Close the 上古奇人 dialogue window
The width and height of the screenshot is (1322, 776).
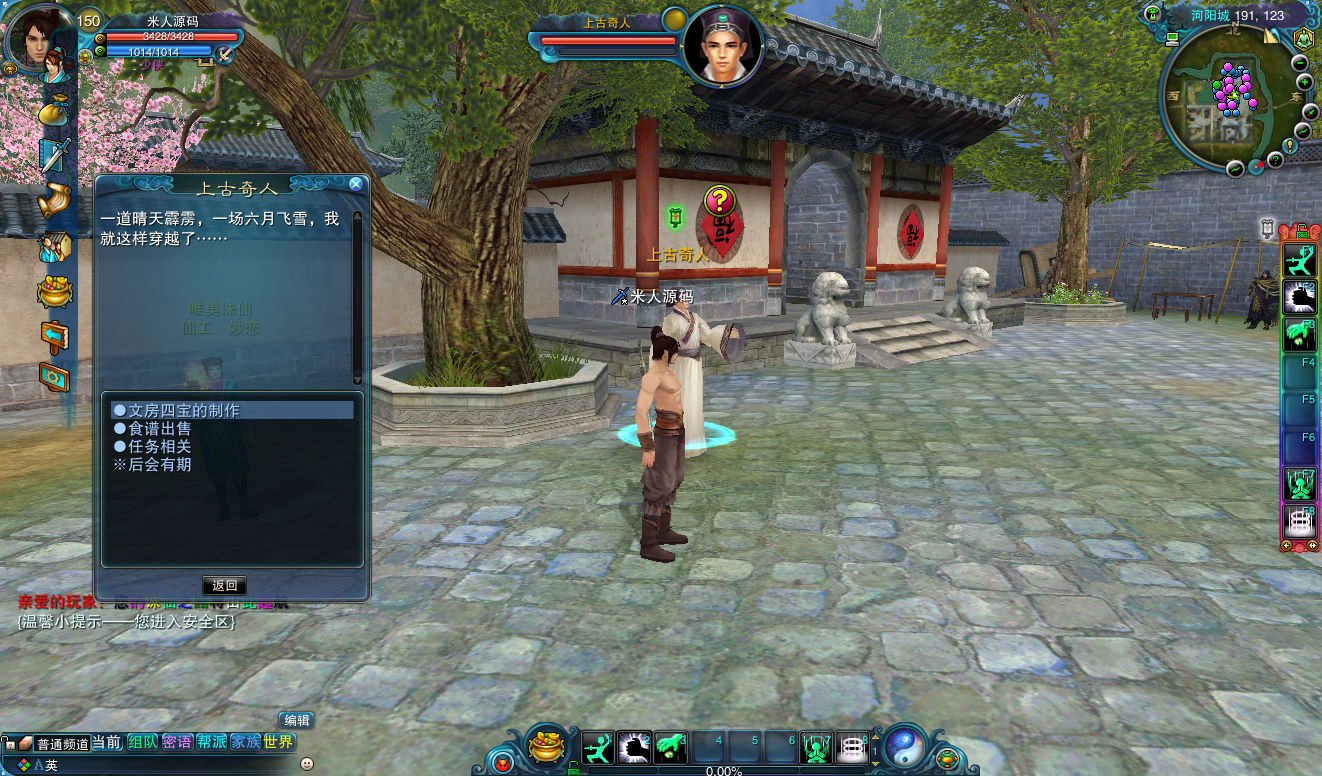355,183
